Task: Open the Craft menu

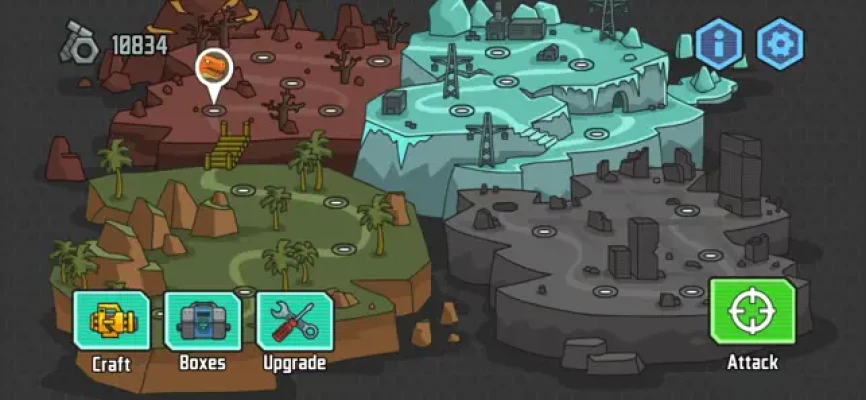Action: 111,320
